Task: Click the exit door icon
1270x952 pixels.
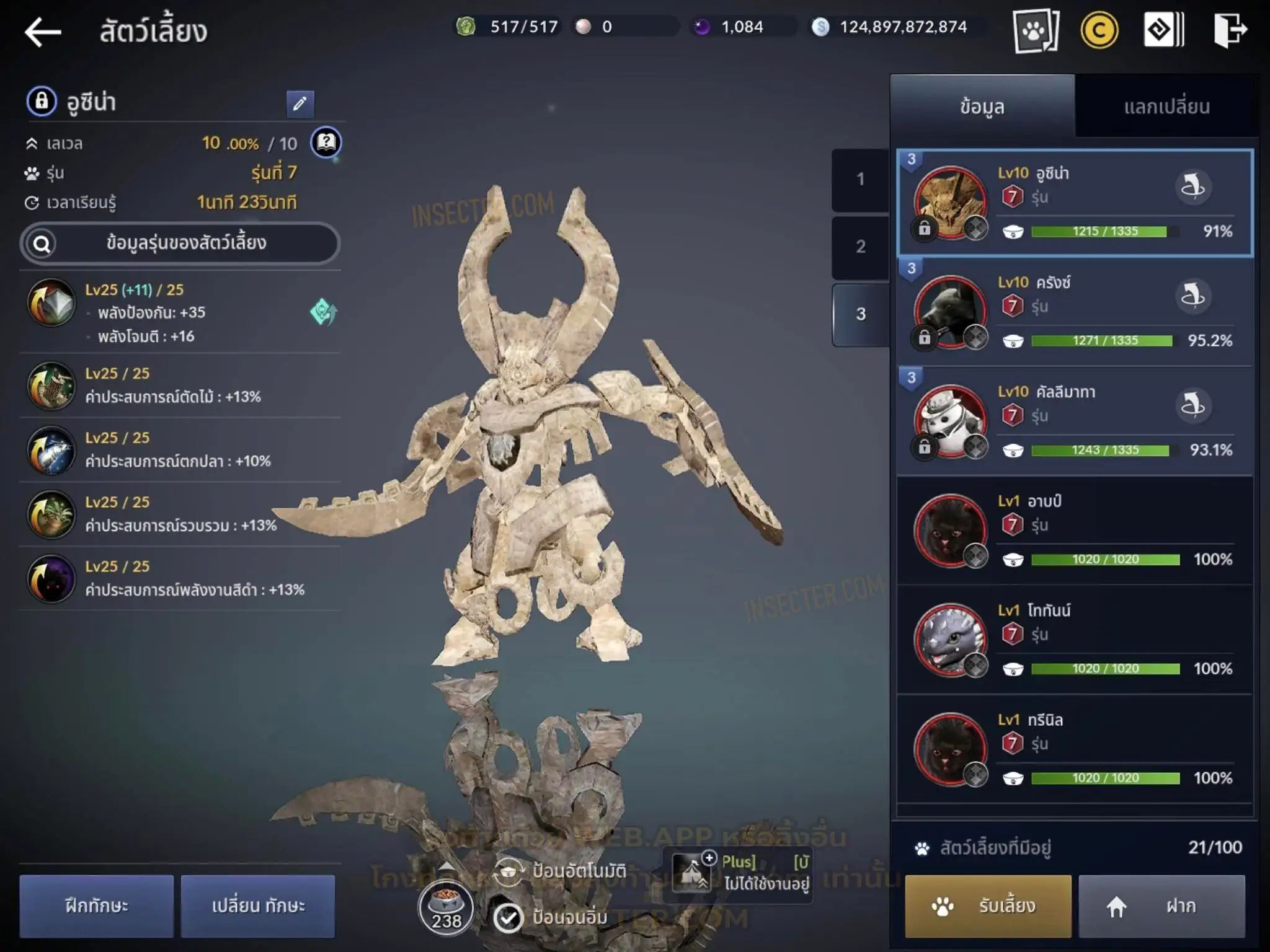Action: (1229, 30)
